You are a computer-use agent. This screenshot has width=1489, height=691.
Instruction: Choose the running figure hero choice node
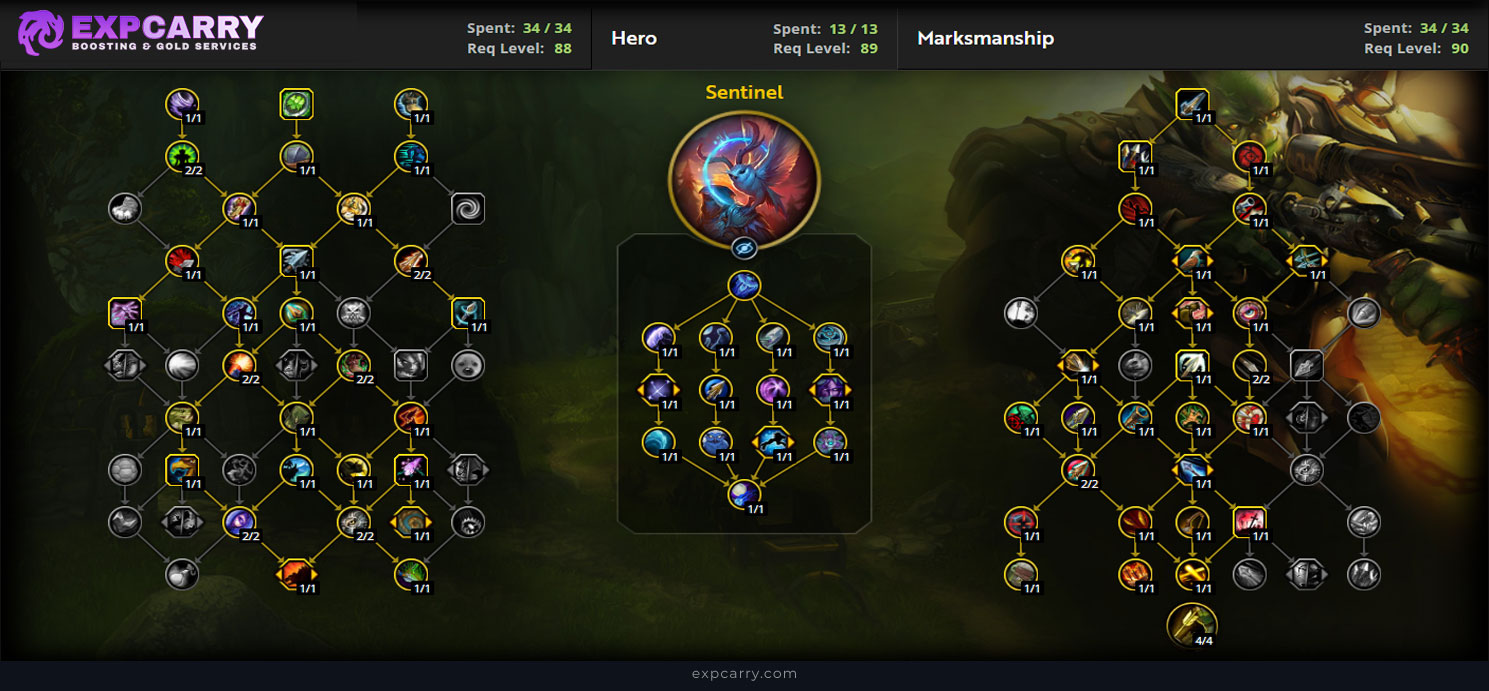[x=772, y=441]
